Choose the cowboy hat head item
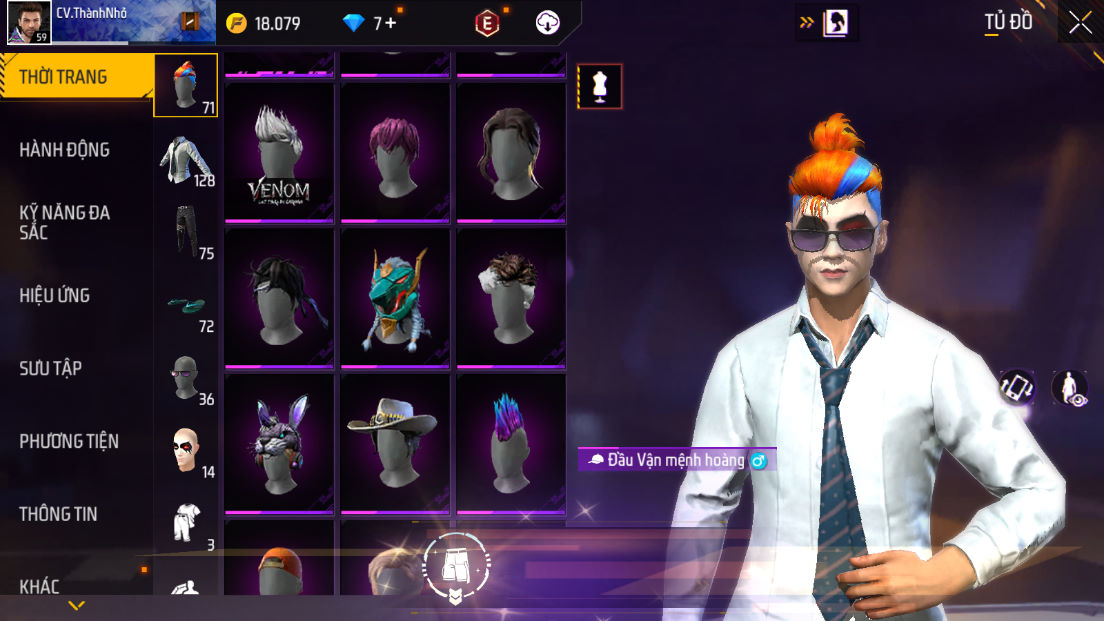1104x621 pixels. pyautogui.click(x=395, y=443)
